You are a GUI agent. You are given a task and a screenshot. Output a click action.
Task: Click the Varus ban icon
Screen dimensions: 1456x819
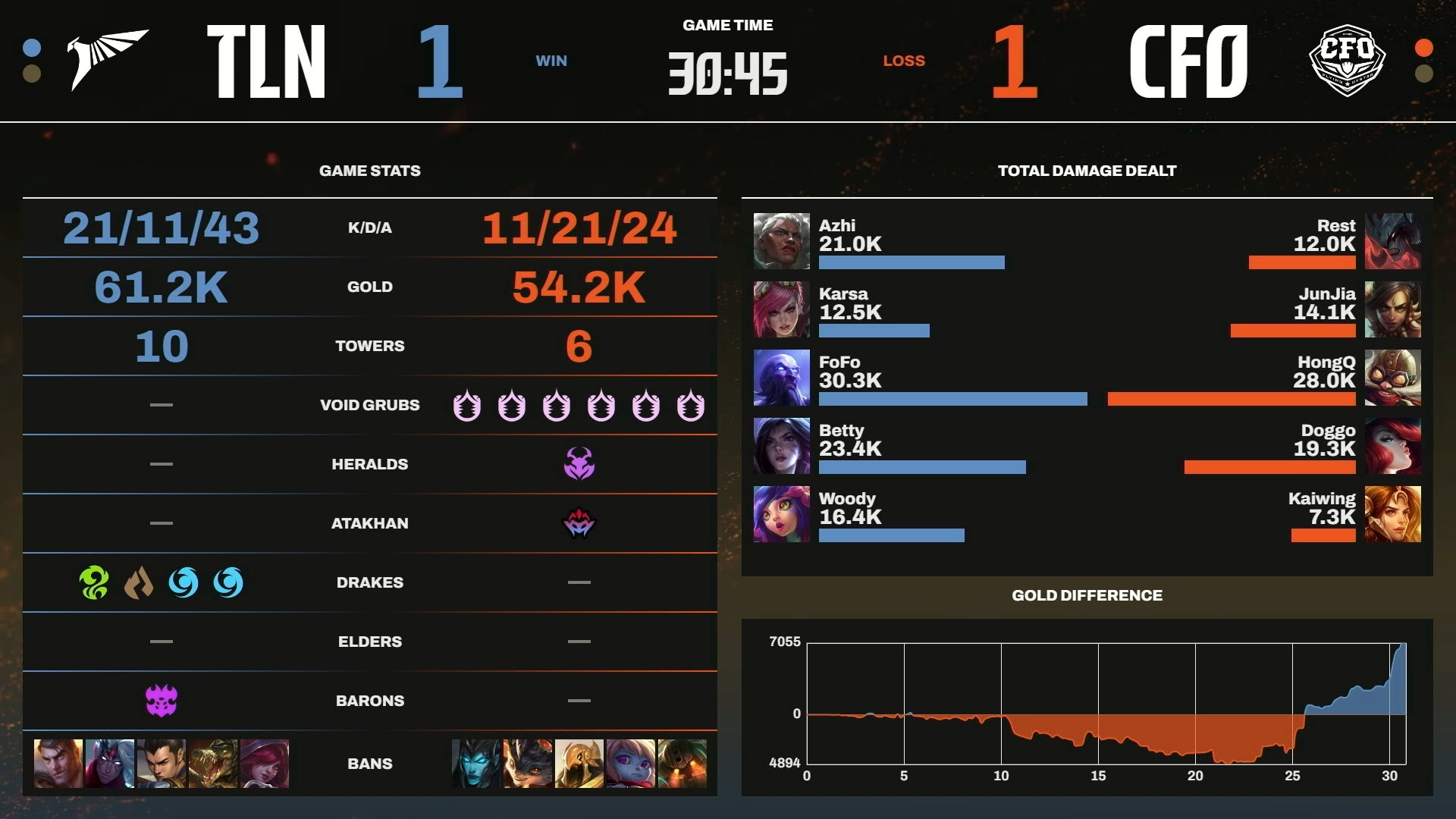click(x=110, y=764)
